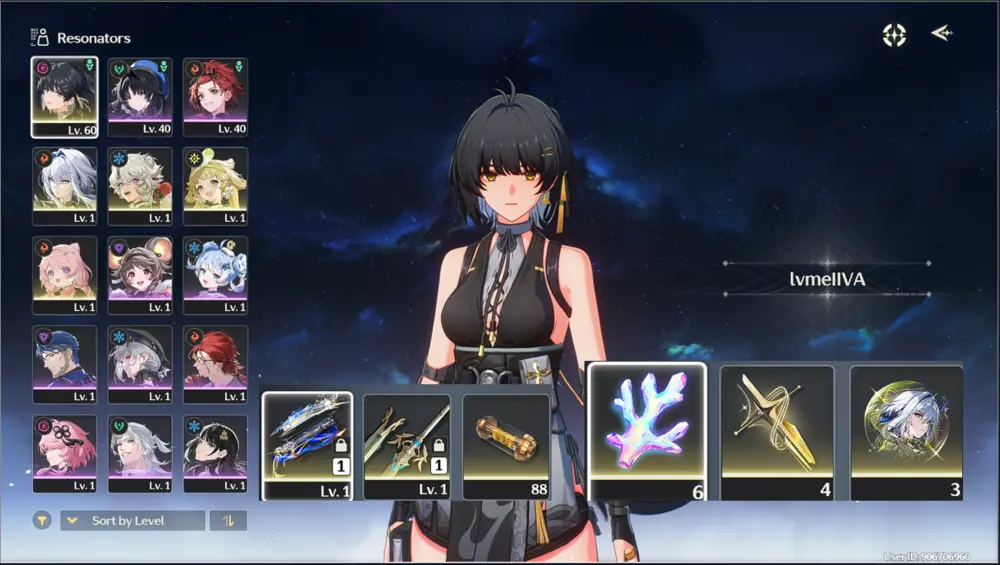This screenshot has width=1000, height=565.
Task: Select the red-haired man with glasses
Action: pos(215,363)
